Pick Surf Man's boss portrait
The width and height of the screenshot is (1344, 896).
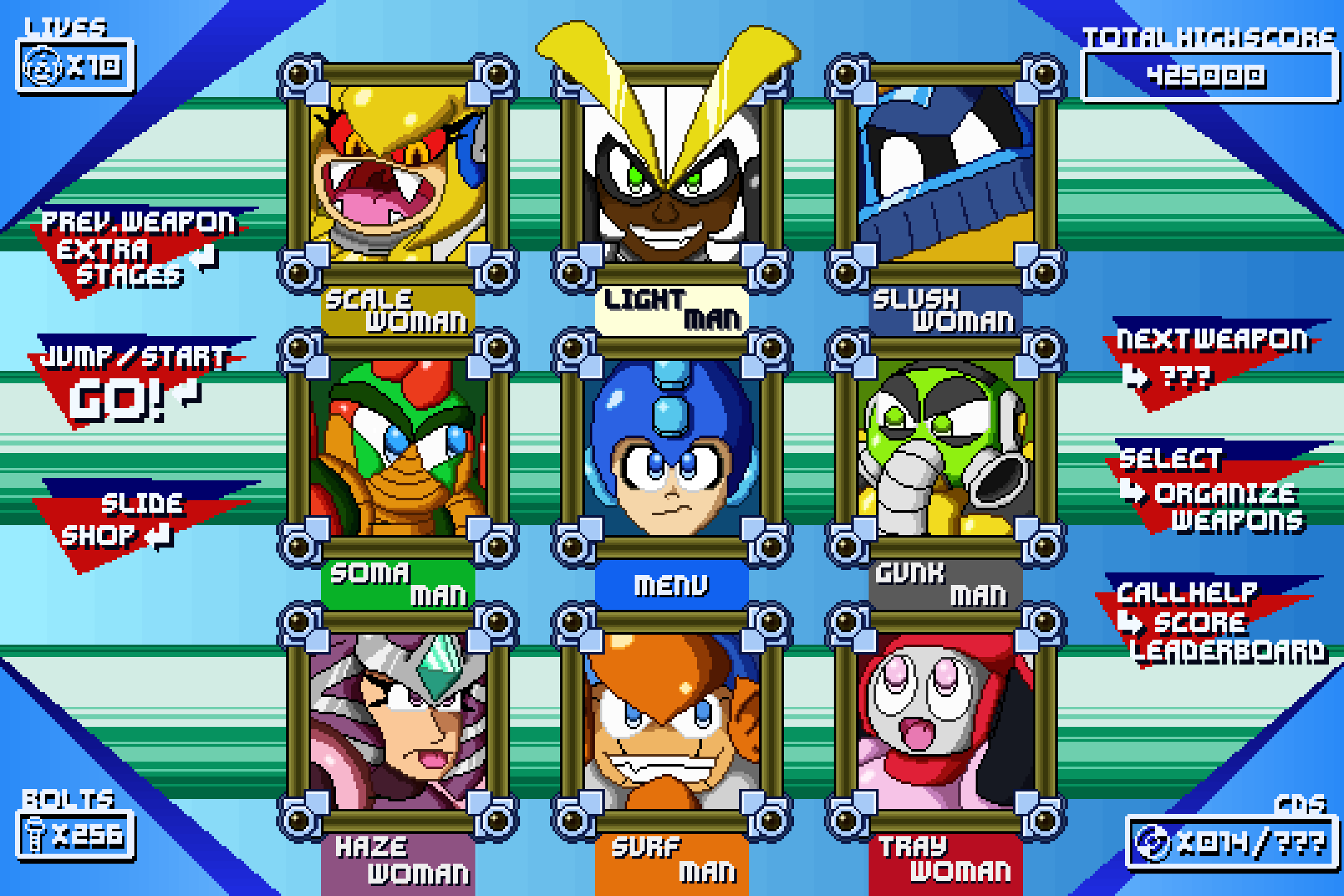click(x=671, y=721)
